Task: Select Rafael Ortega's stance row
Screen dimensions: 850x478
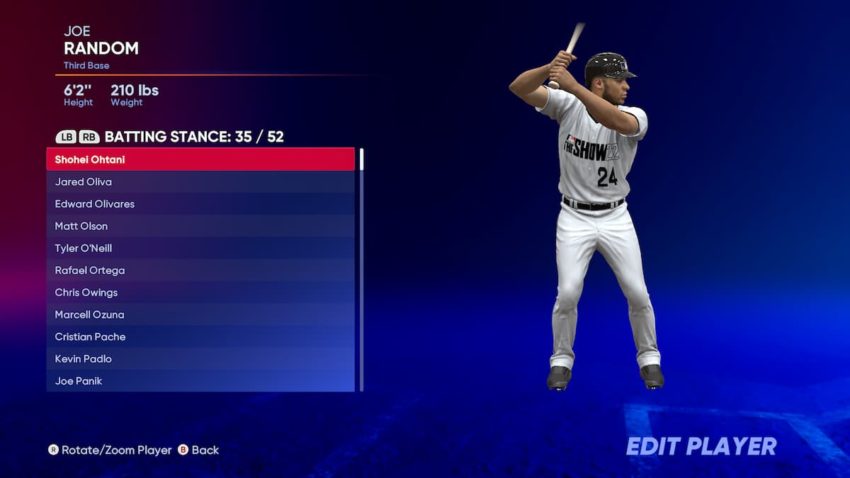Action: [200, 270]
